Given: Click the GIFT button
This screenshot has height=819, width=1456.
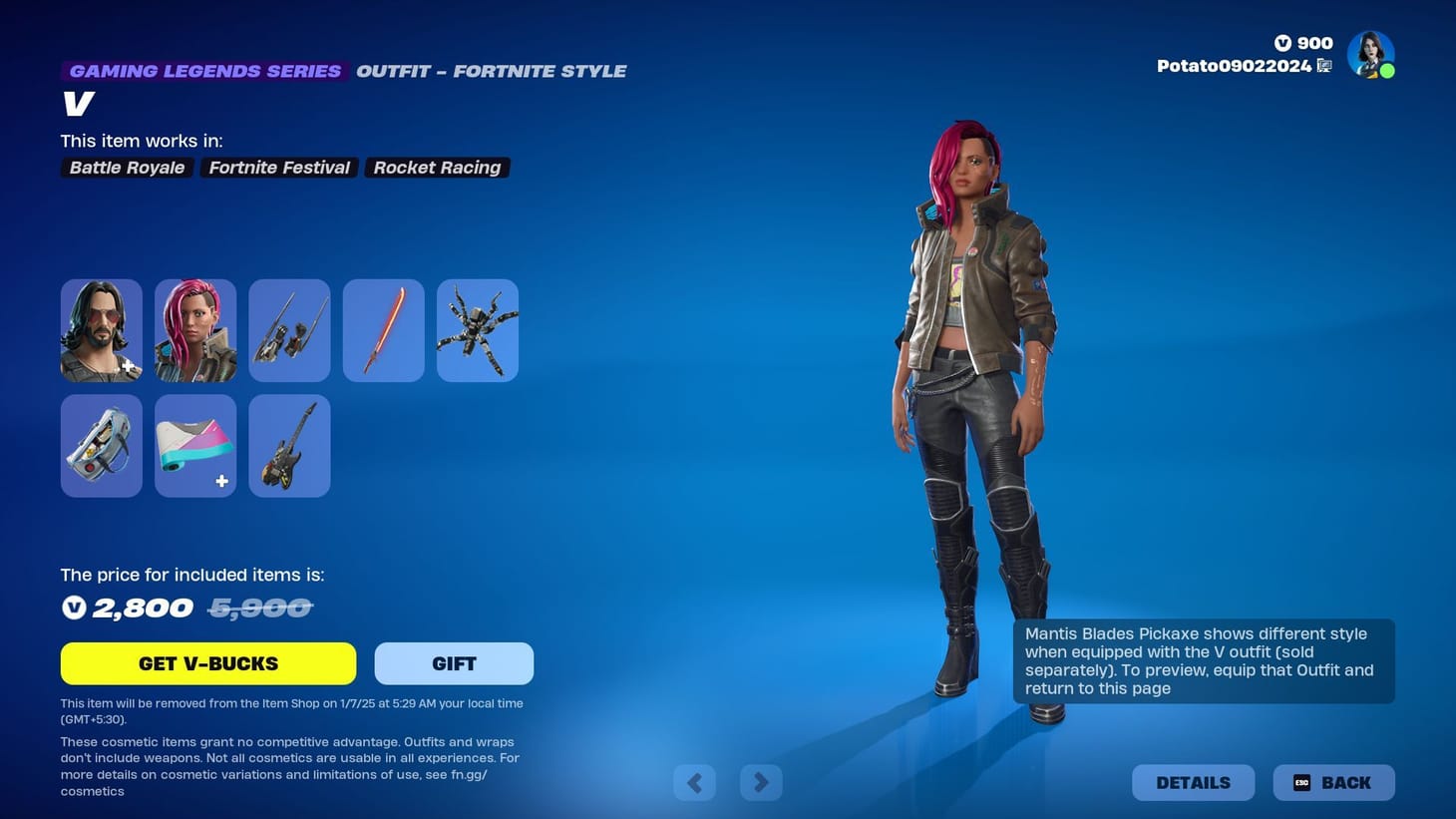Looking at the screenshot, I should (454, 662).
